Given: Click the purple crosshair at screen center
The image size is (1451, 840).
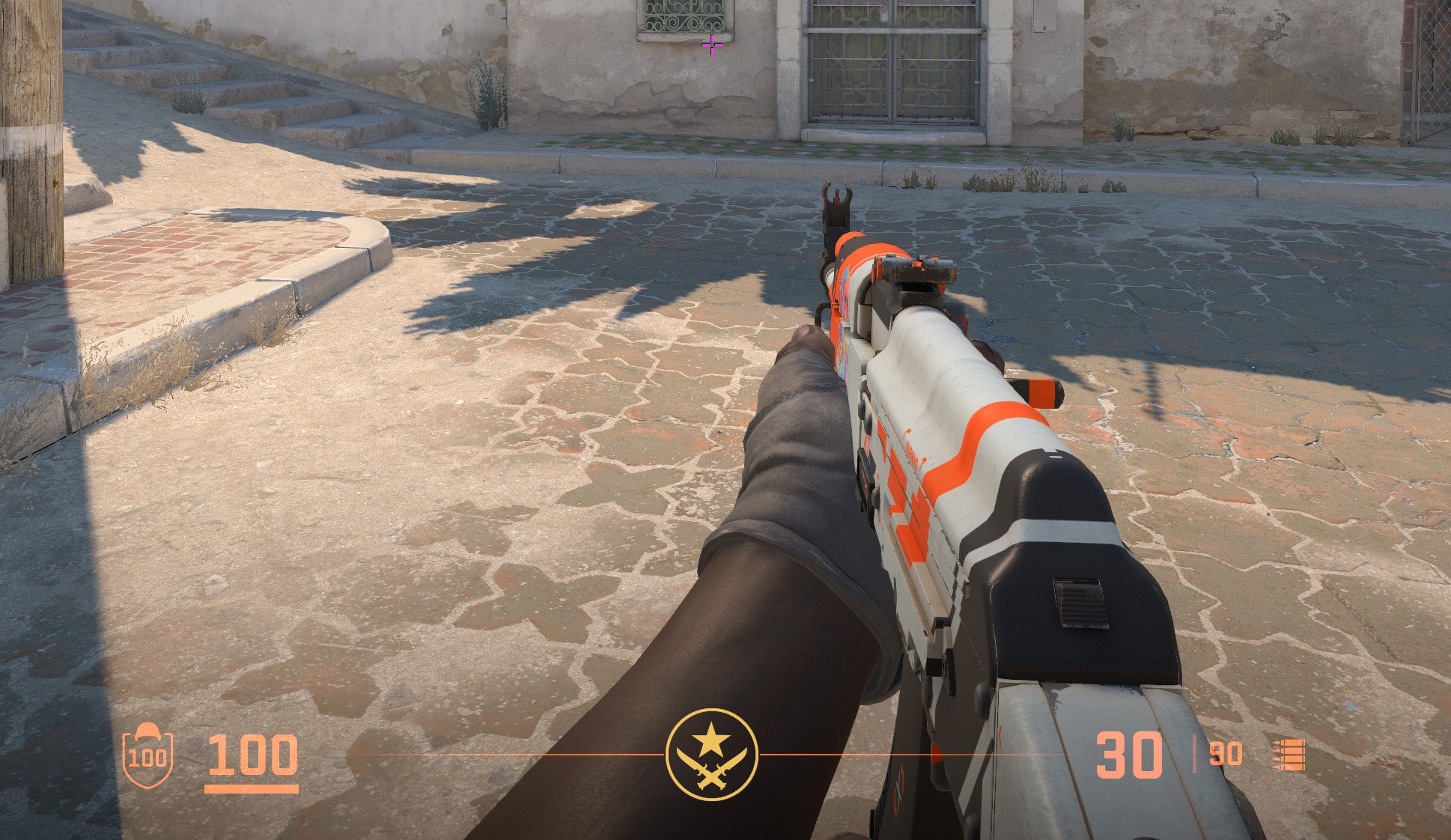Looking at the screenshot, I should click(711, 45).
